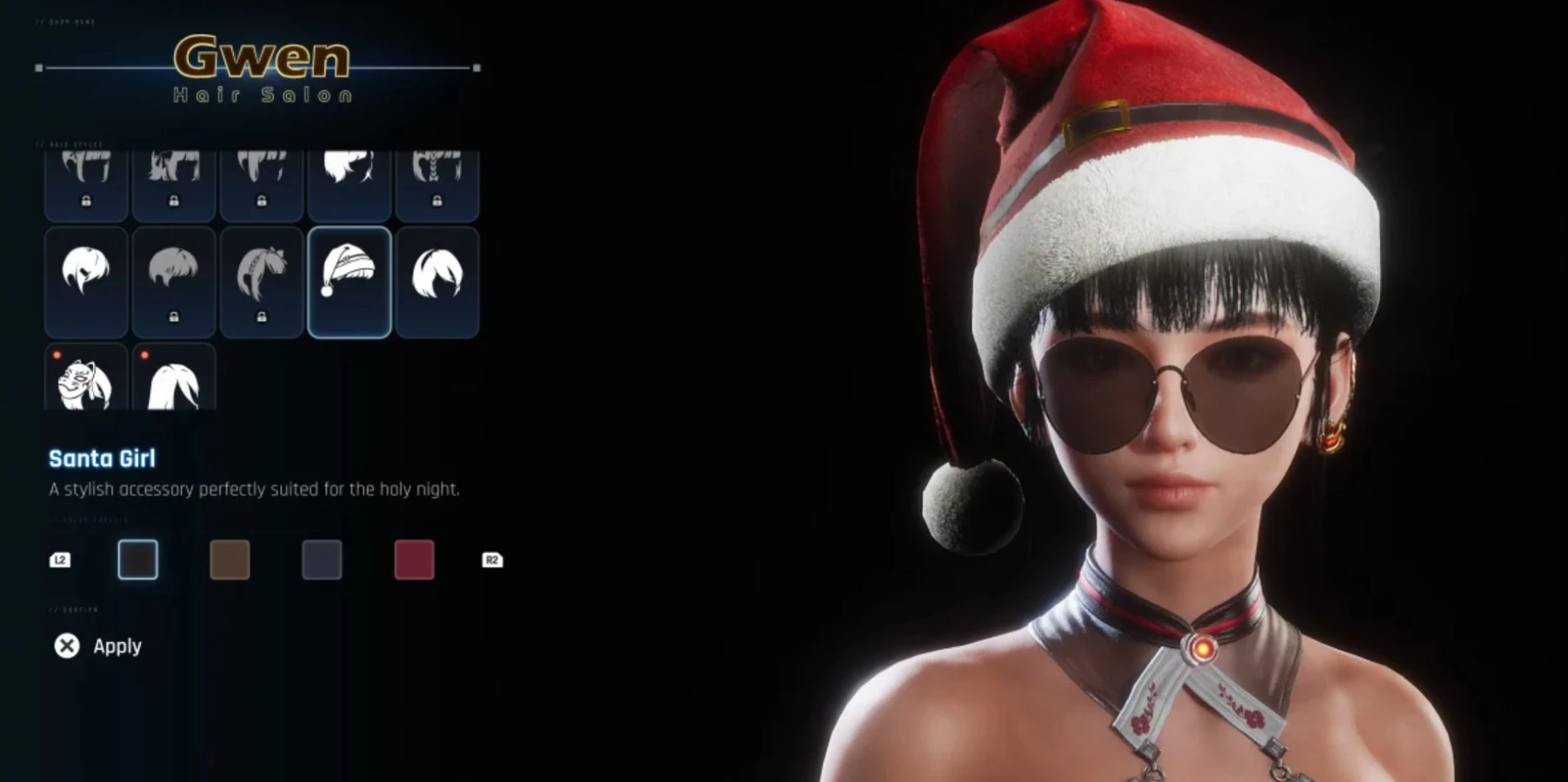Select the locked ponytail with bow hairstyle
1568x782 pixels.
tap(261, 281)
